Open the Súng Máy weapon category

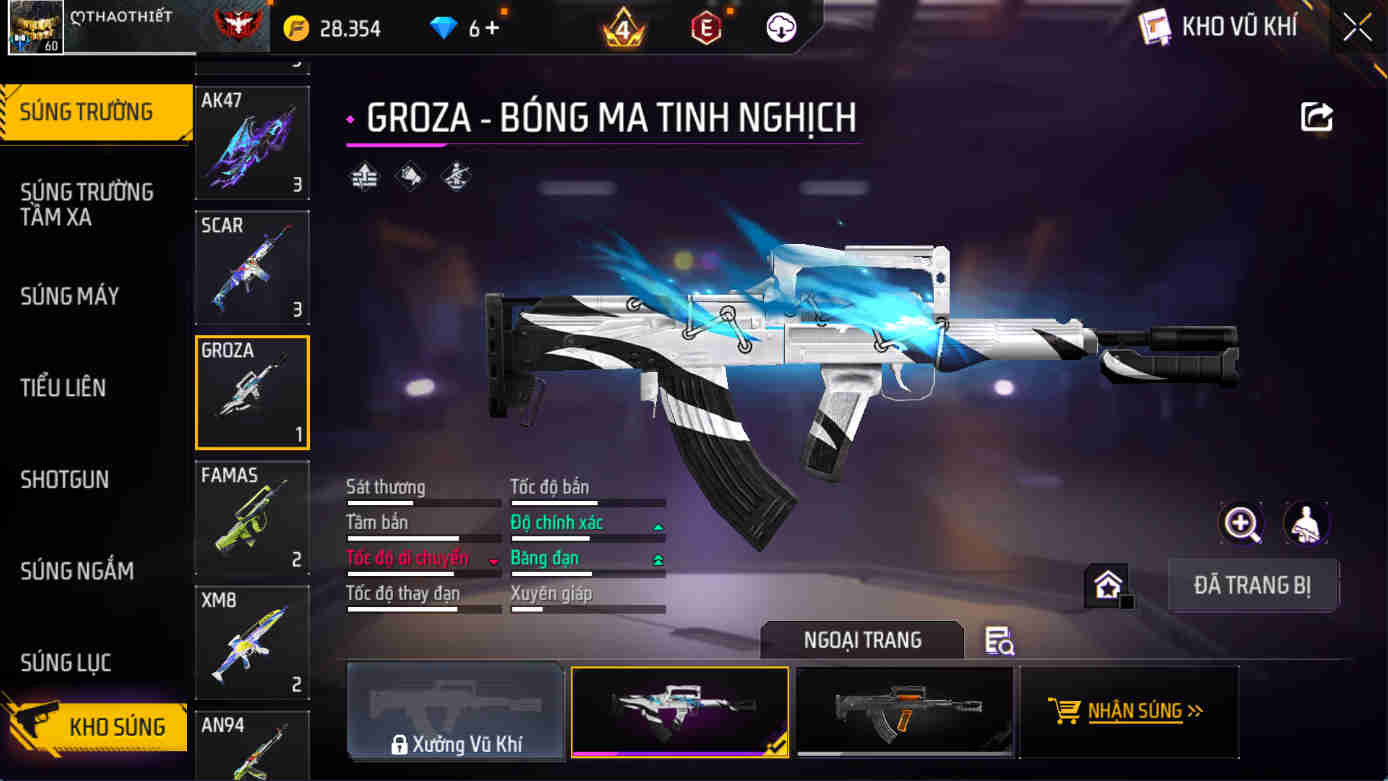coord(70,296)
